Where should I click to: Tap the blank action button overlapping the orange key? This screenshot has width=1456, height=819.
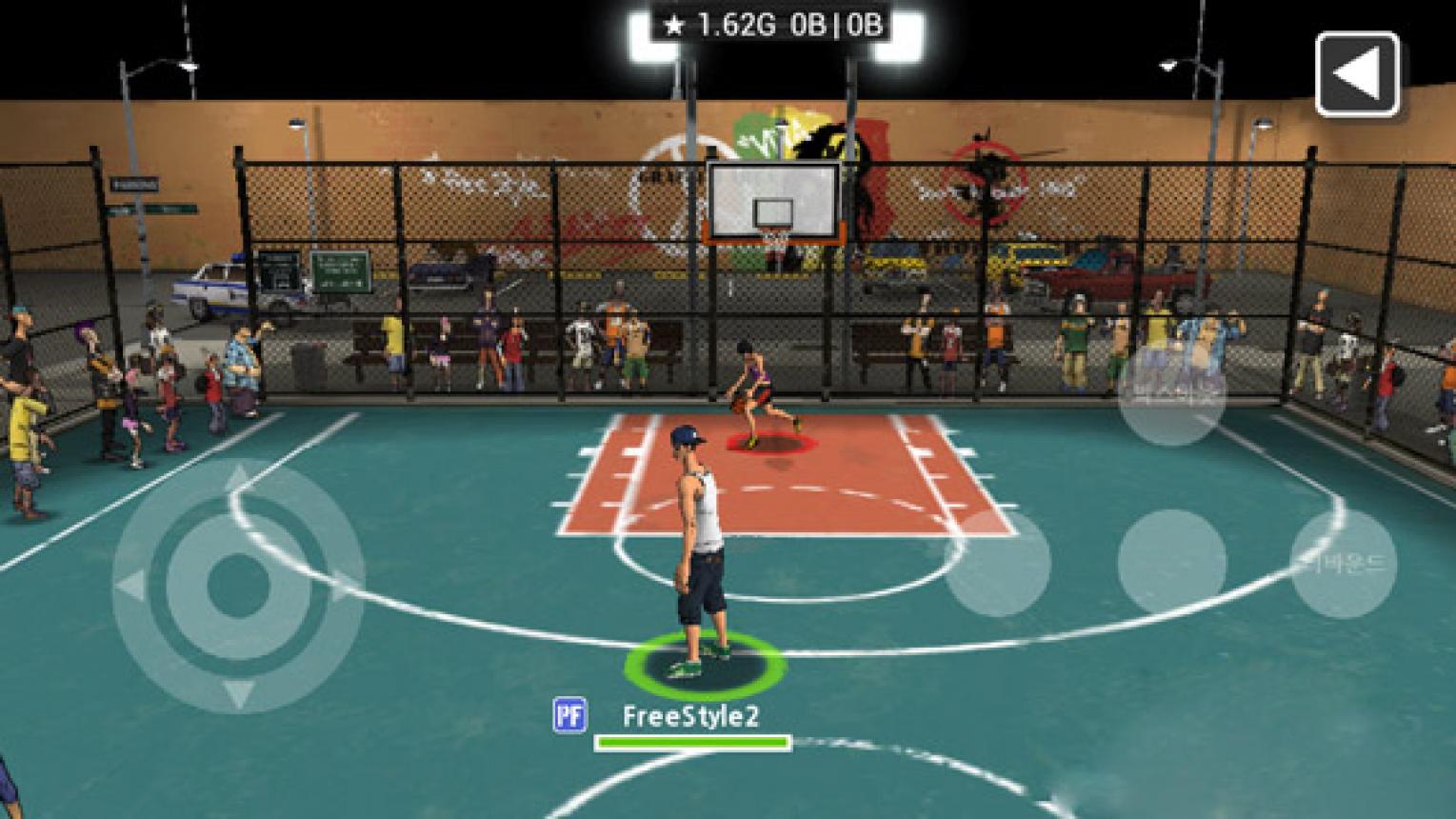click(997, 563)
